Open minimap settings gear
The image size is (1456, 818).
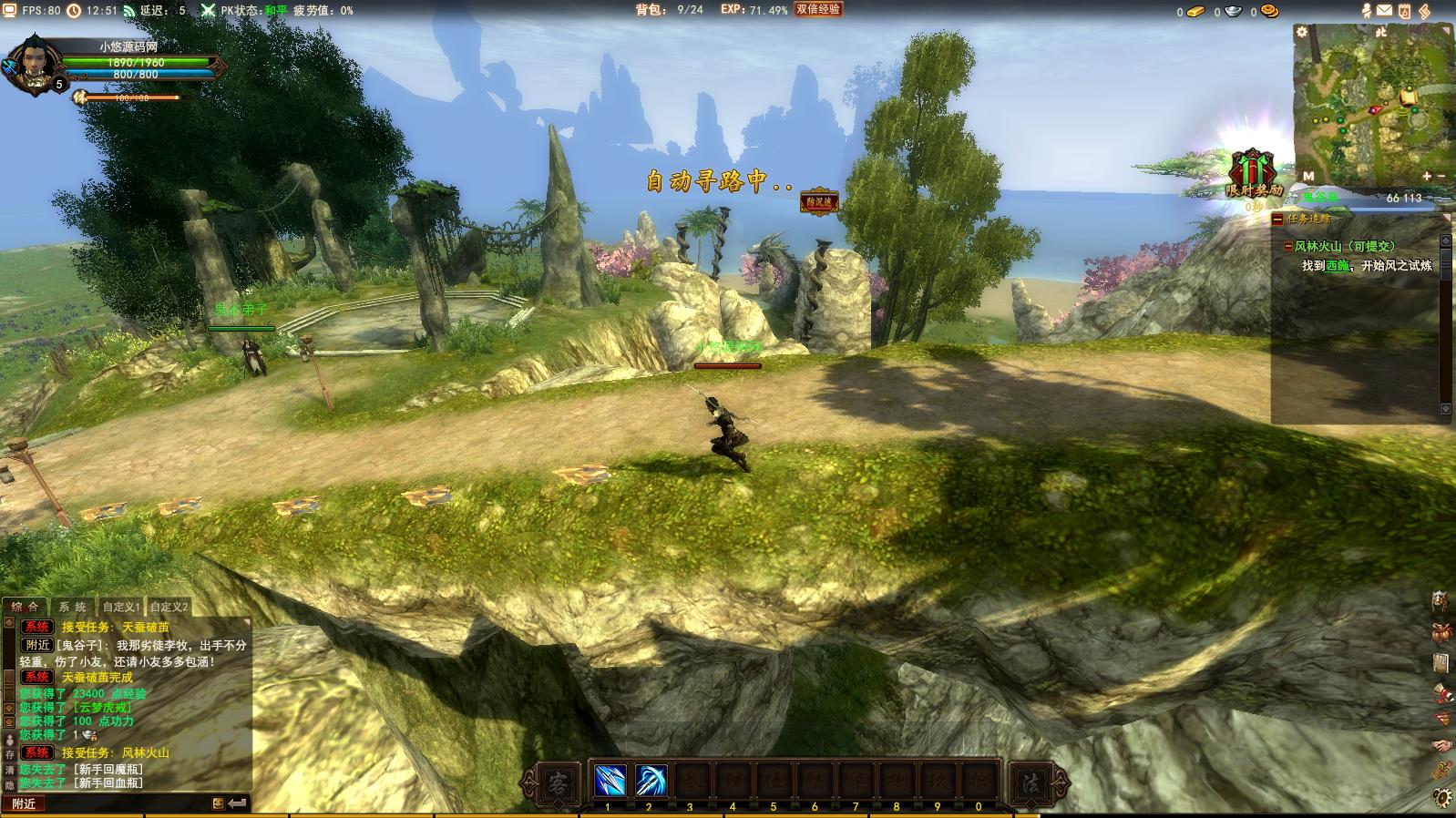point(1302,32)
